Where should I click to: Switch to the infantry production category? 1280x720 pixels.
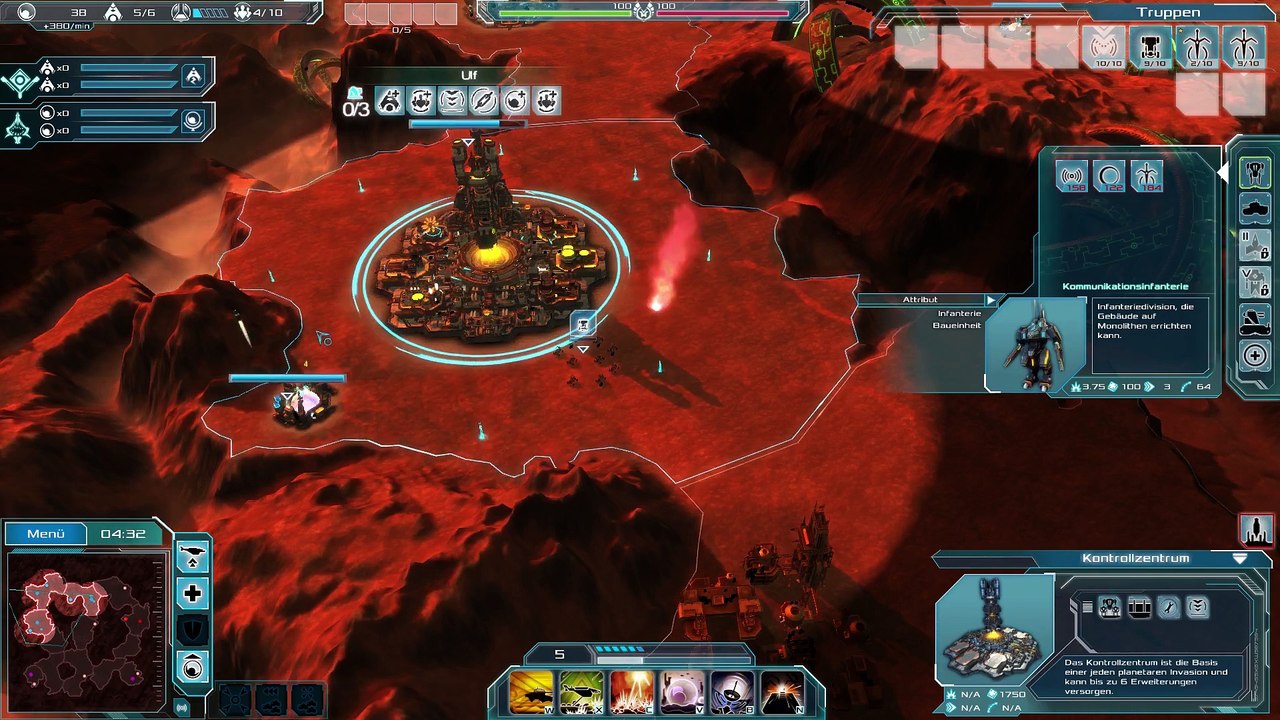click(x=1255, y=172)
